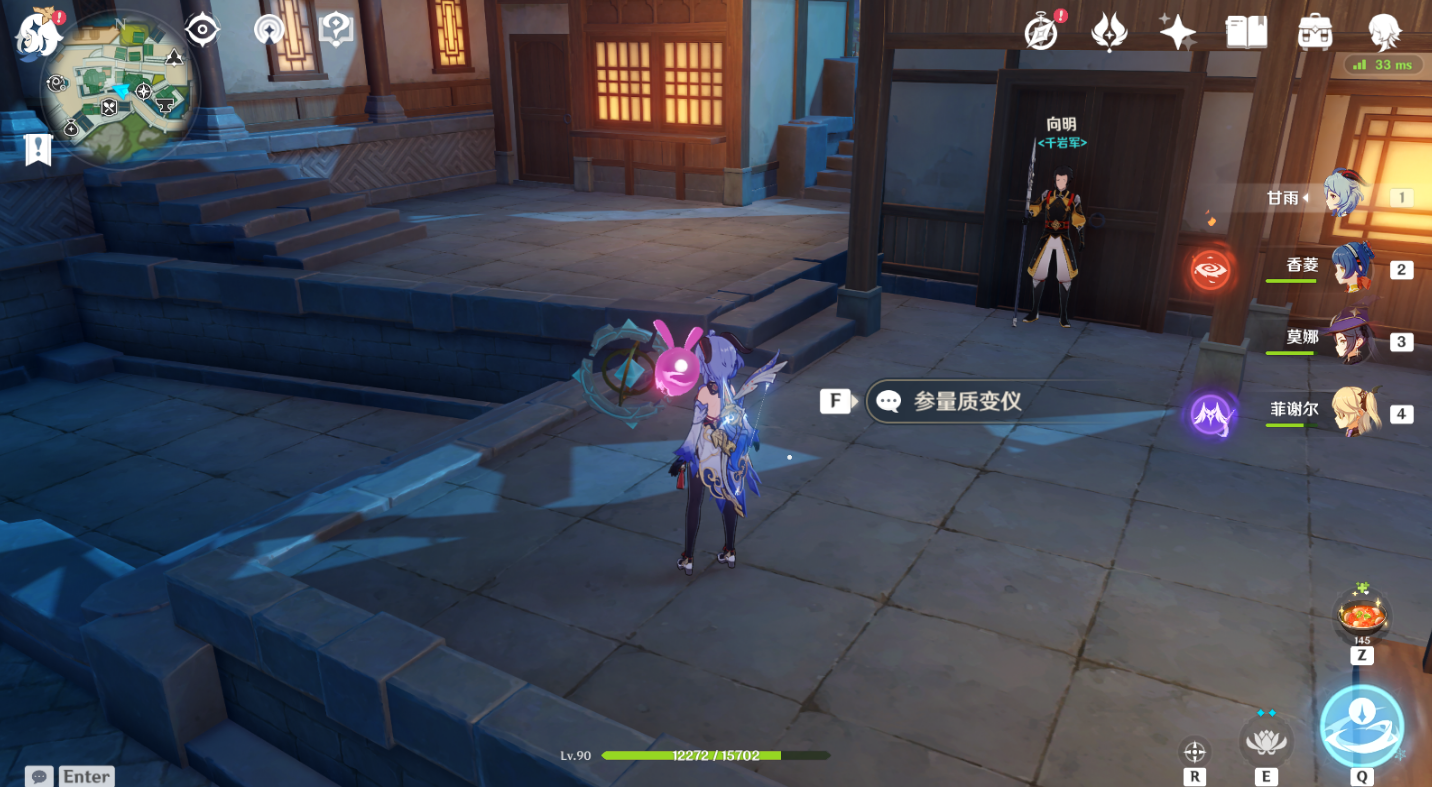
Task: Toggle the eye-shaped elemental sight icon
Action: [x=202, y=30]
